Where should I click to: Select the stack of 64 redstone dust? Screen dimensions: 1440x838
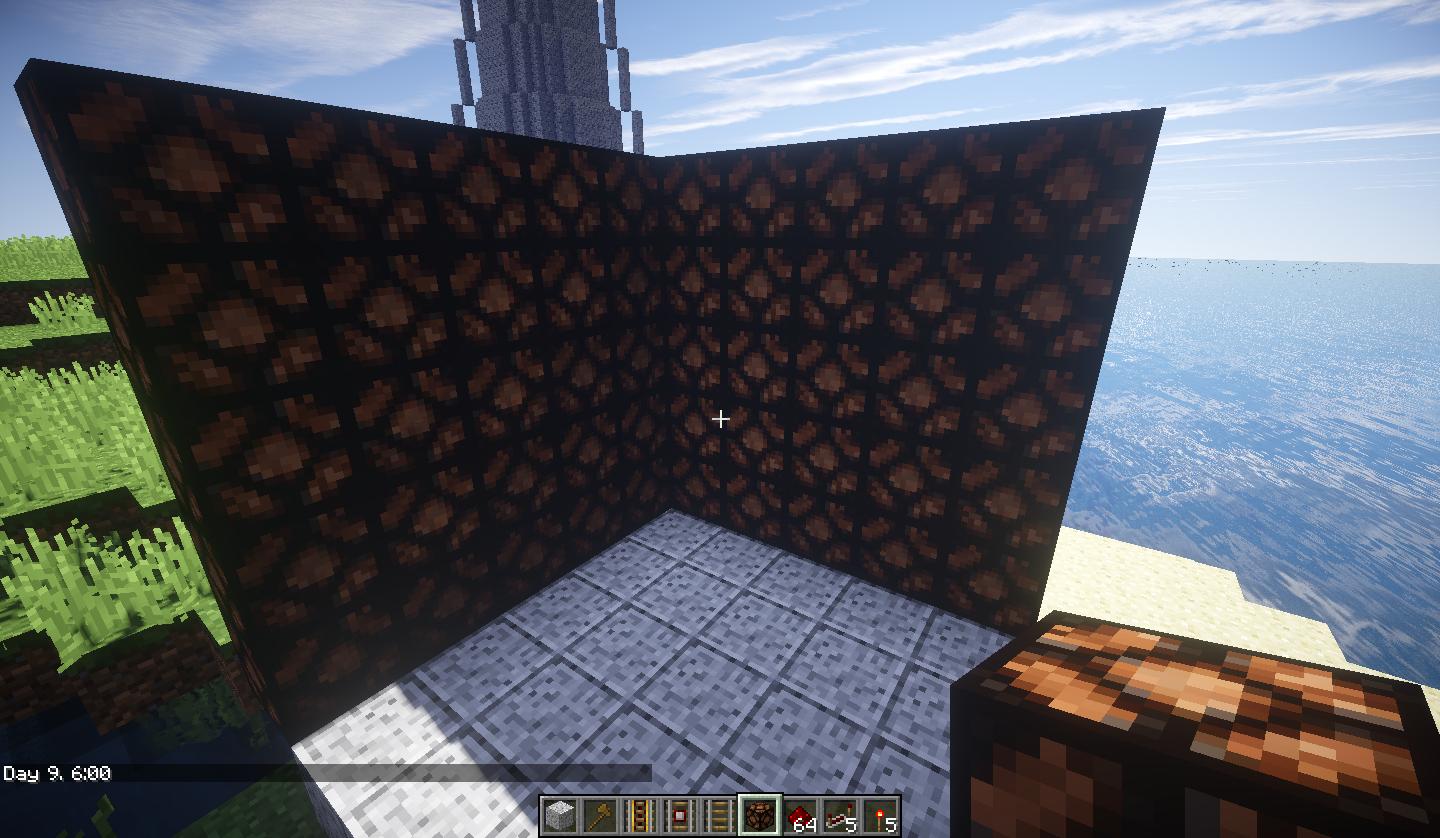(x=800, y=814)
